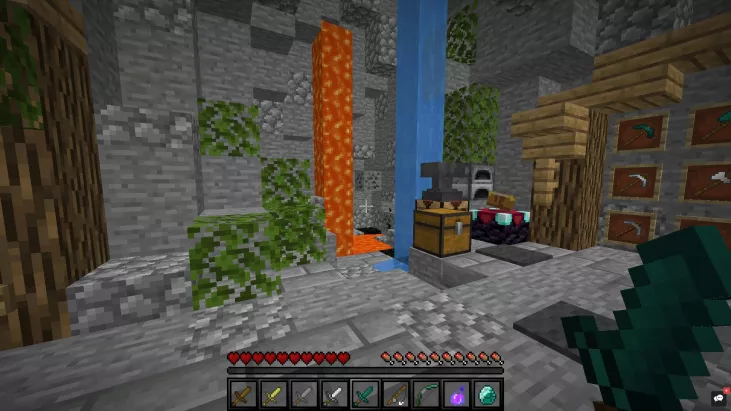
Task: Choose the diamond gem hotbar slot
Action: coord(485,395)
